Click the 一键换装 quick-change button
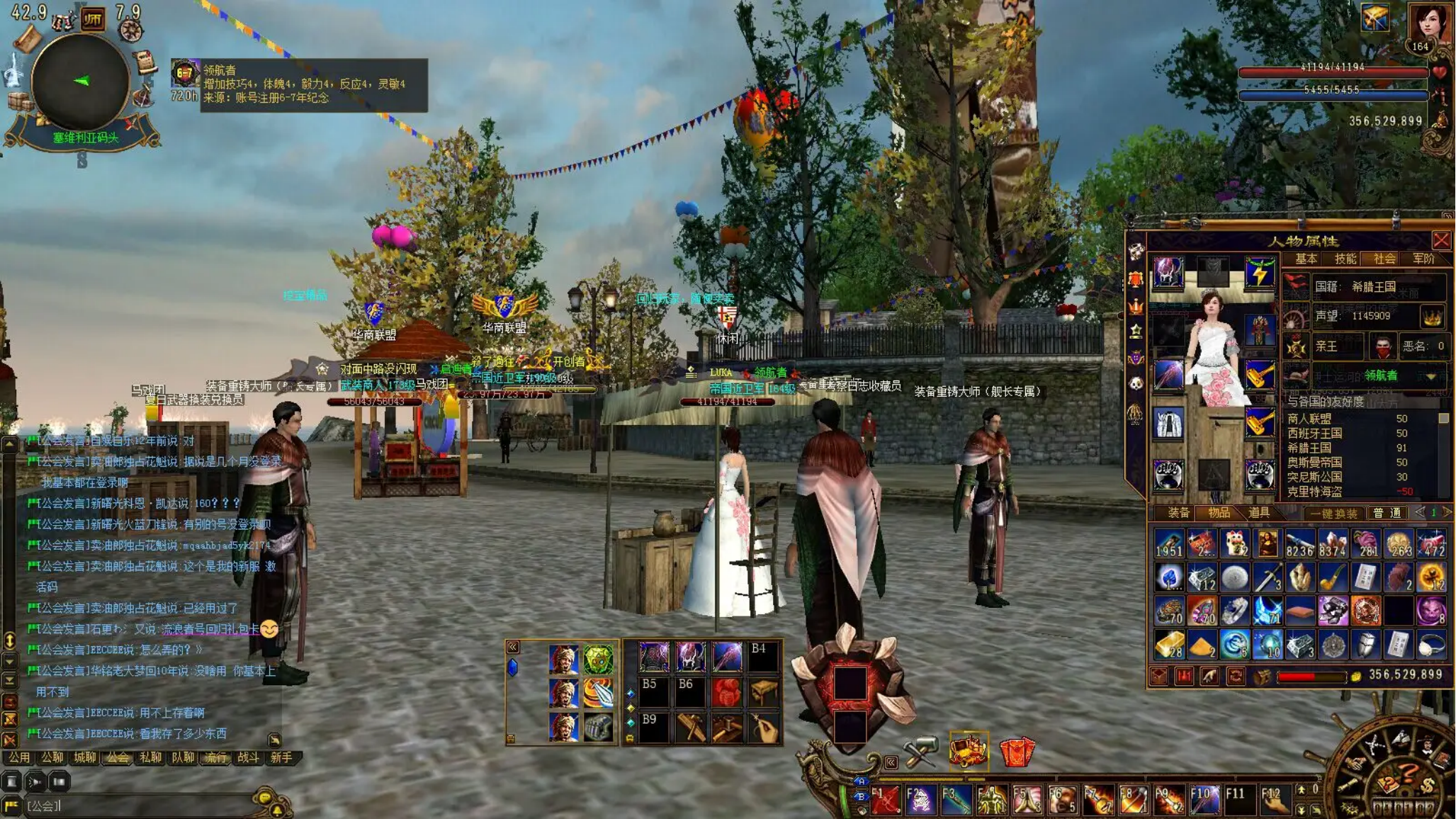Image resolution: width=1456 pixels, height=819 pixels. [x=1333, y=513]
